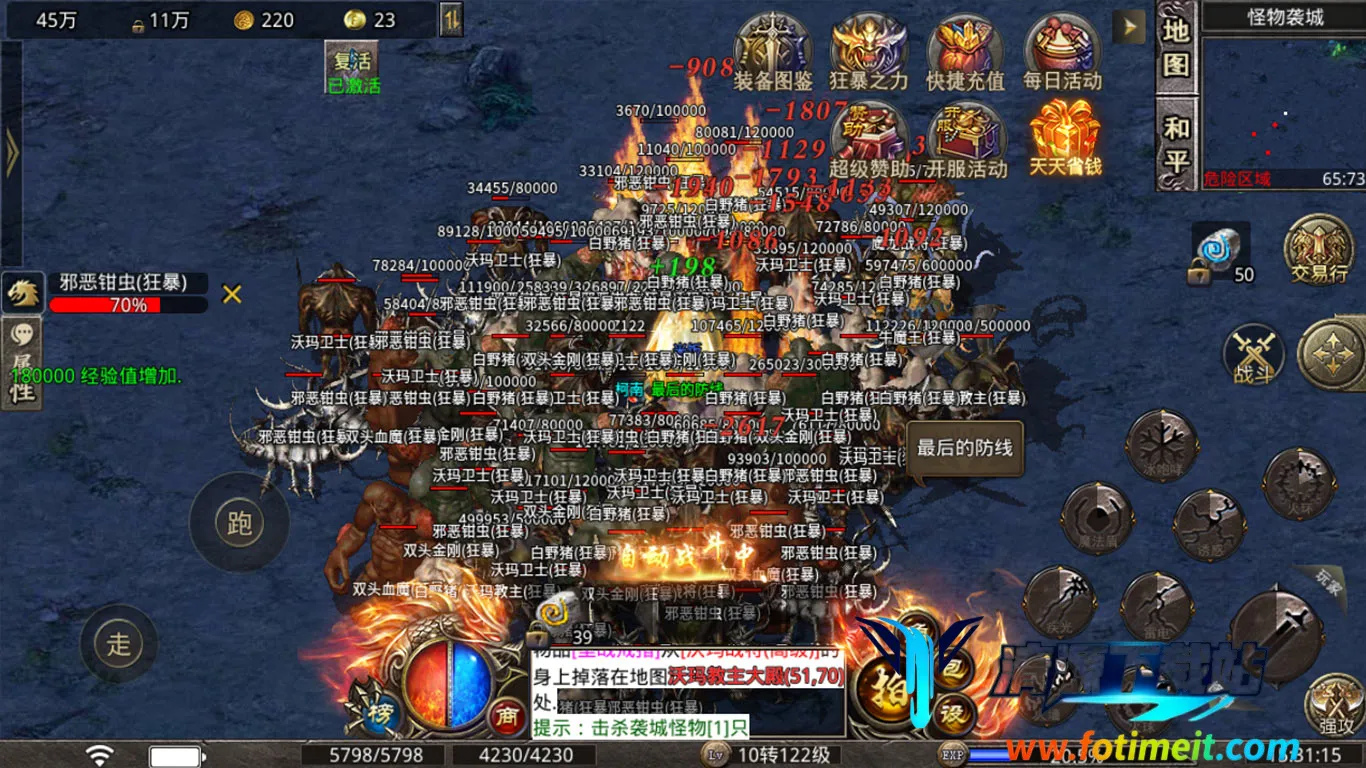1366x768 pixels.
Task: Switch movement to 走 walk mode
Action: point(119,643)
